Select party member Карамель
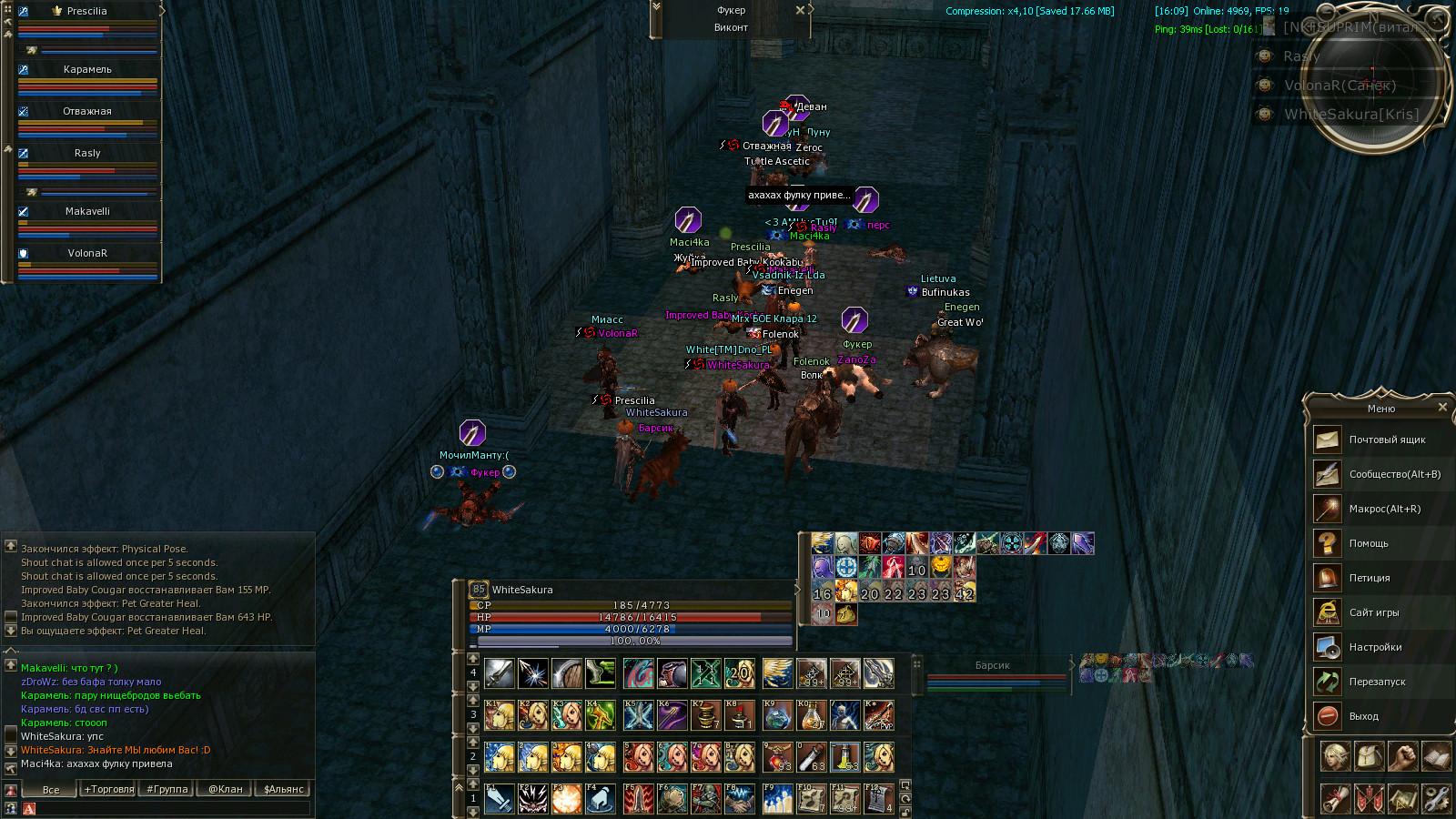 point(87,70)
